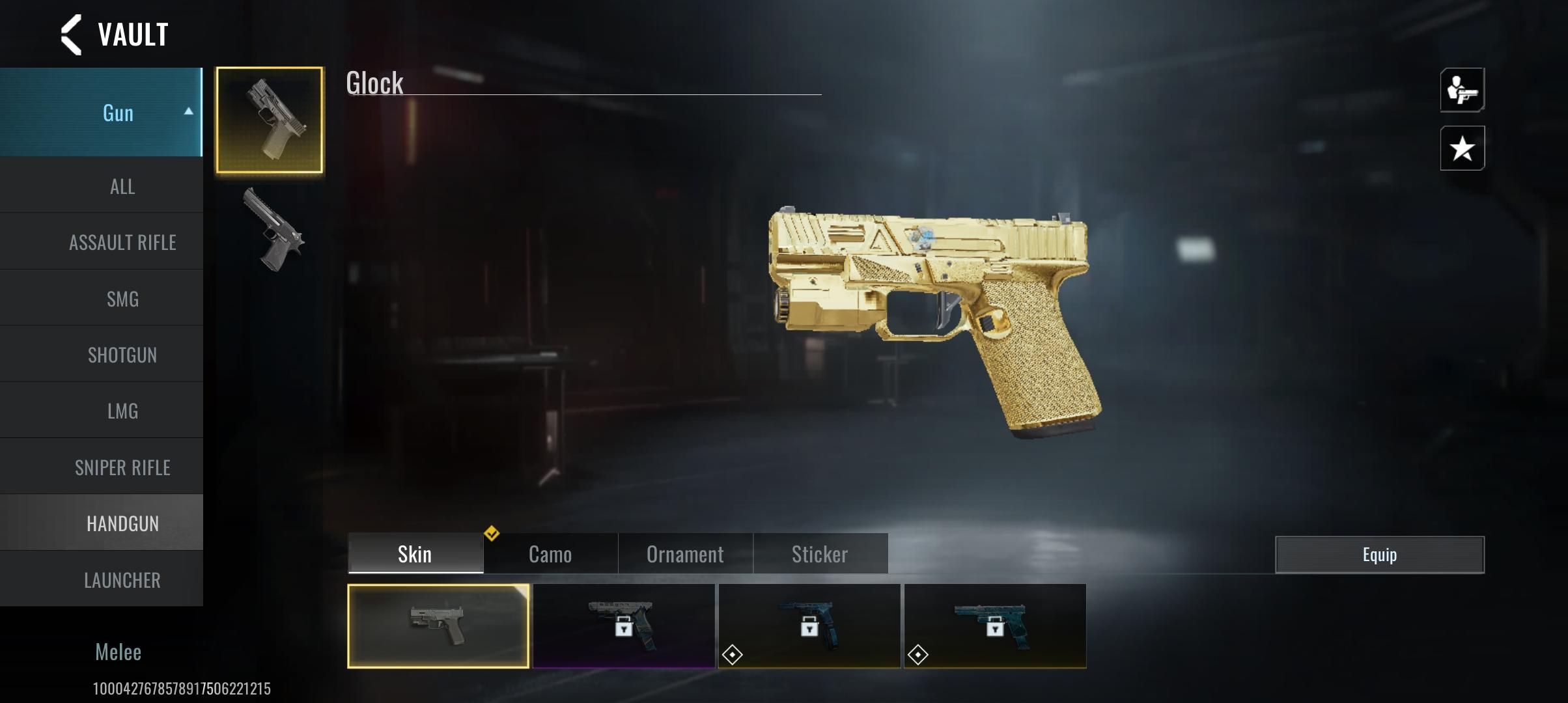This screenshot has height=703, width=1568.
Task: Click the star favorite icon
Action: click(x=1462, y=148)
